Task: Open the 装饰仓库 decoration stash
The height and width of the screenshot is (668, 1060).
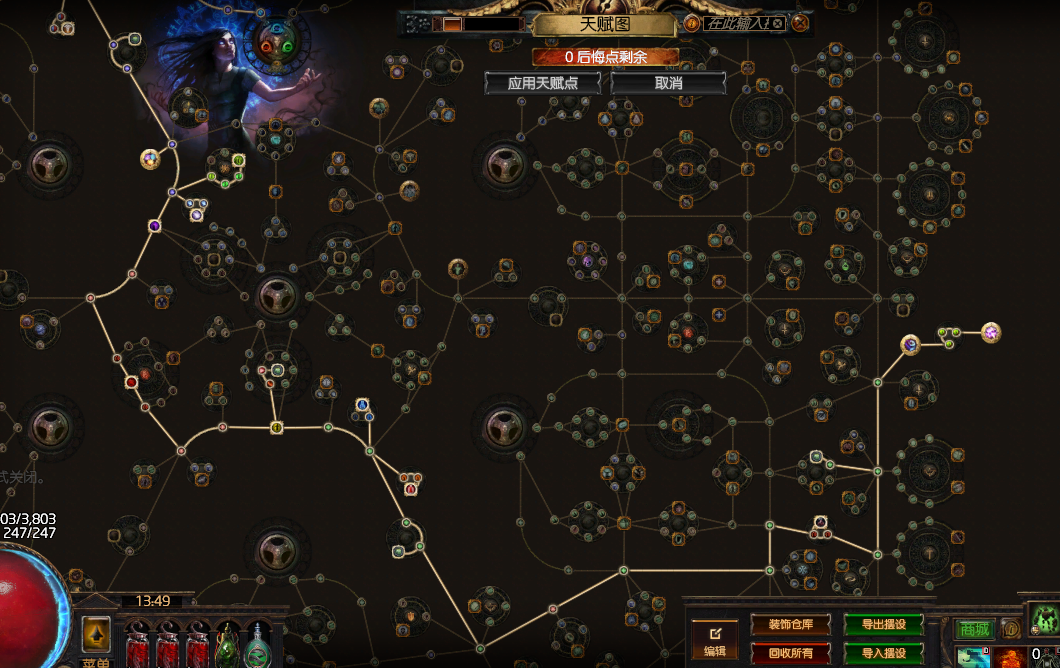Action: pos(790,625)
